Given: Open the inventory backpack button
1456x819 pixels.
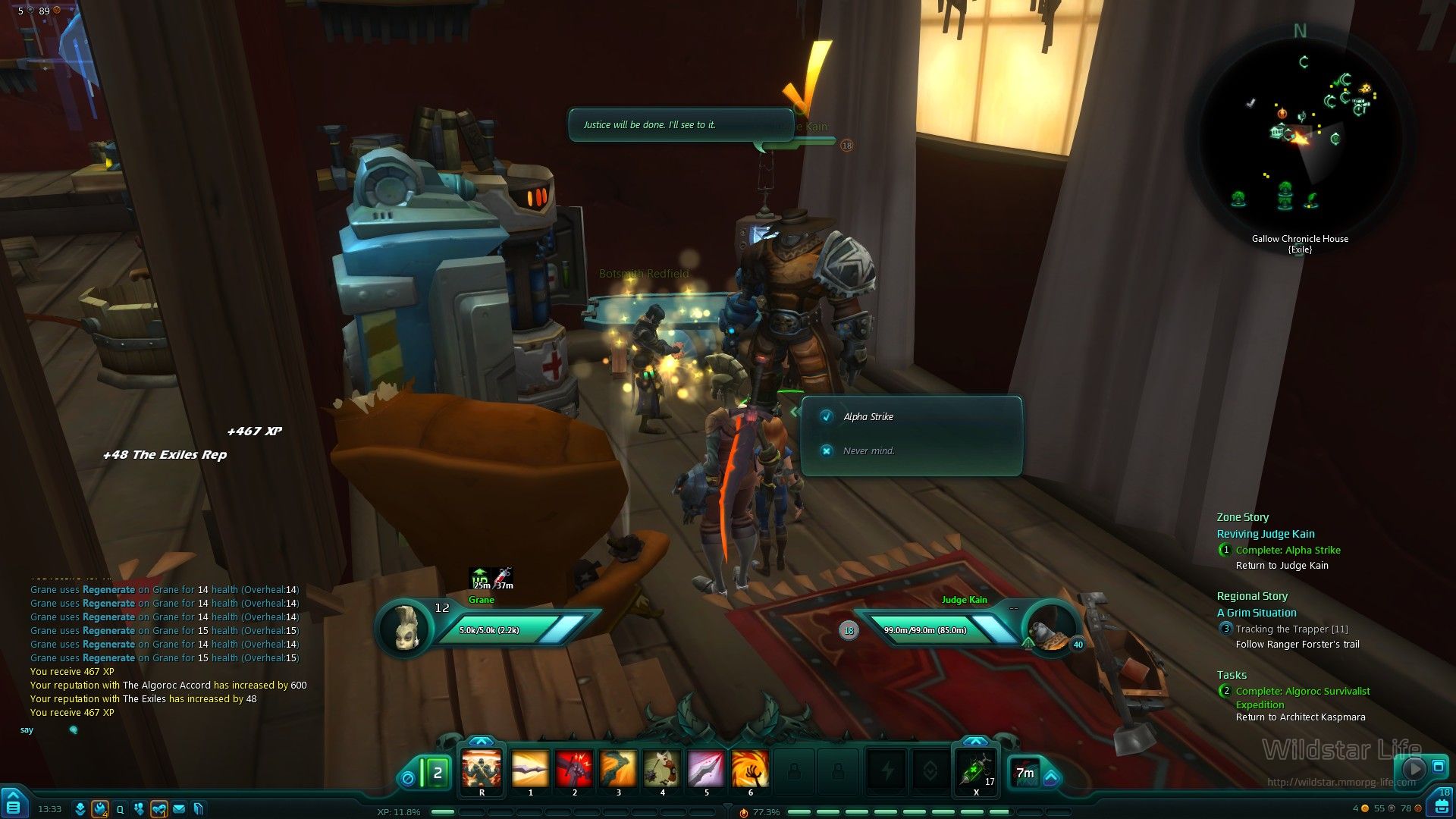Looking at the screenshot, I should 1442,805.
